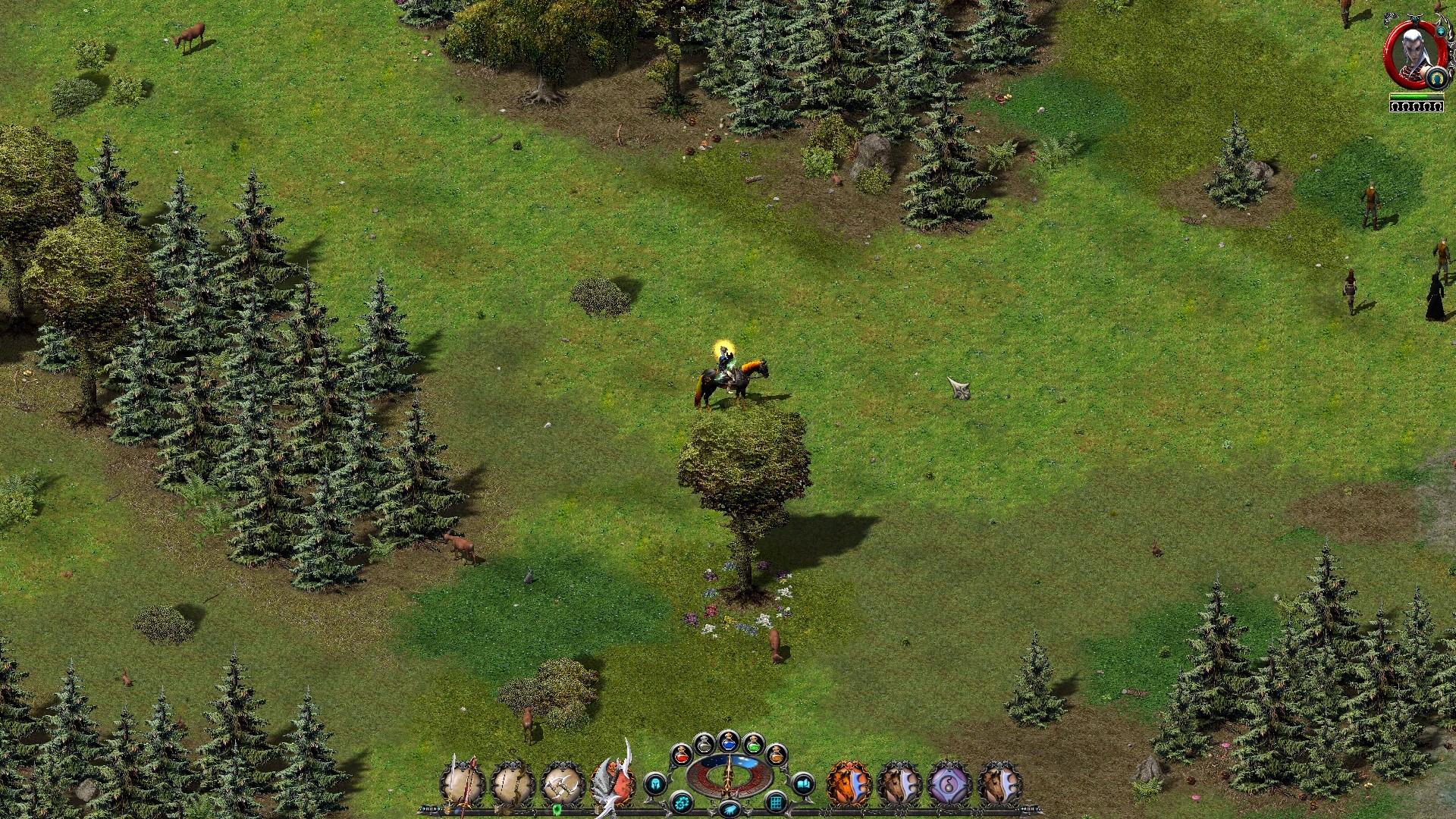The height and width of the screenshot is (819, 1456).
Task: Click the white-haired character portrait
Action: [x=1412, y=52]
